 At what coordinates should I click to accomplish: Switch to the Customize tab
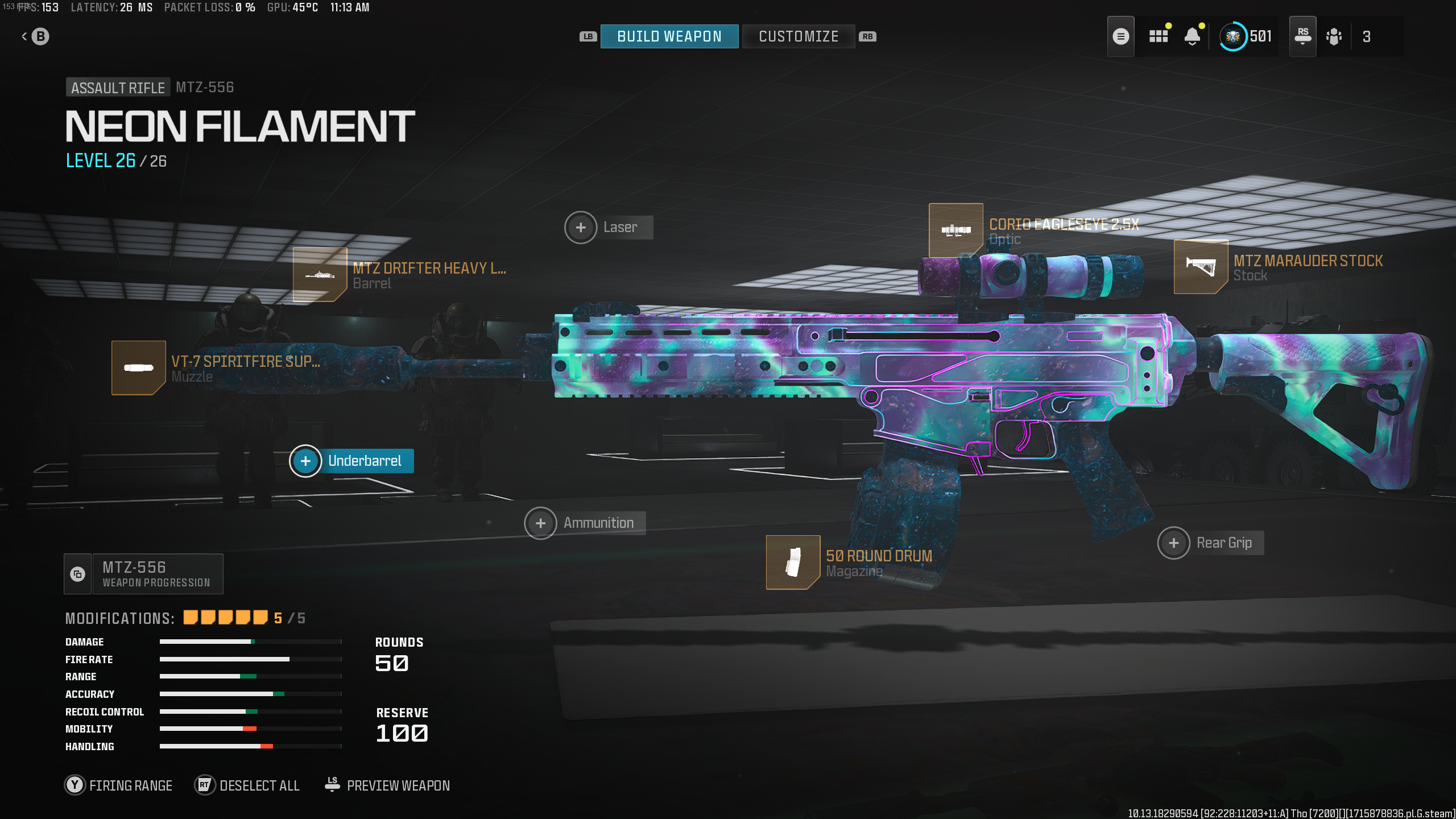pyautogui.click(x=798, y=36)
